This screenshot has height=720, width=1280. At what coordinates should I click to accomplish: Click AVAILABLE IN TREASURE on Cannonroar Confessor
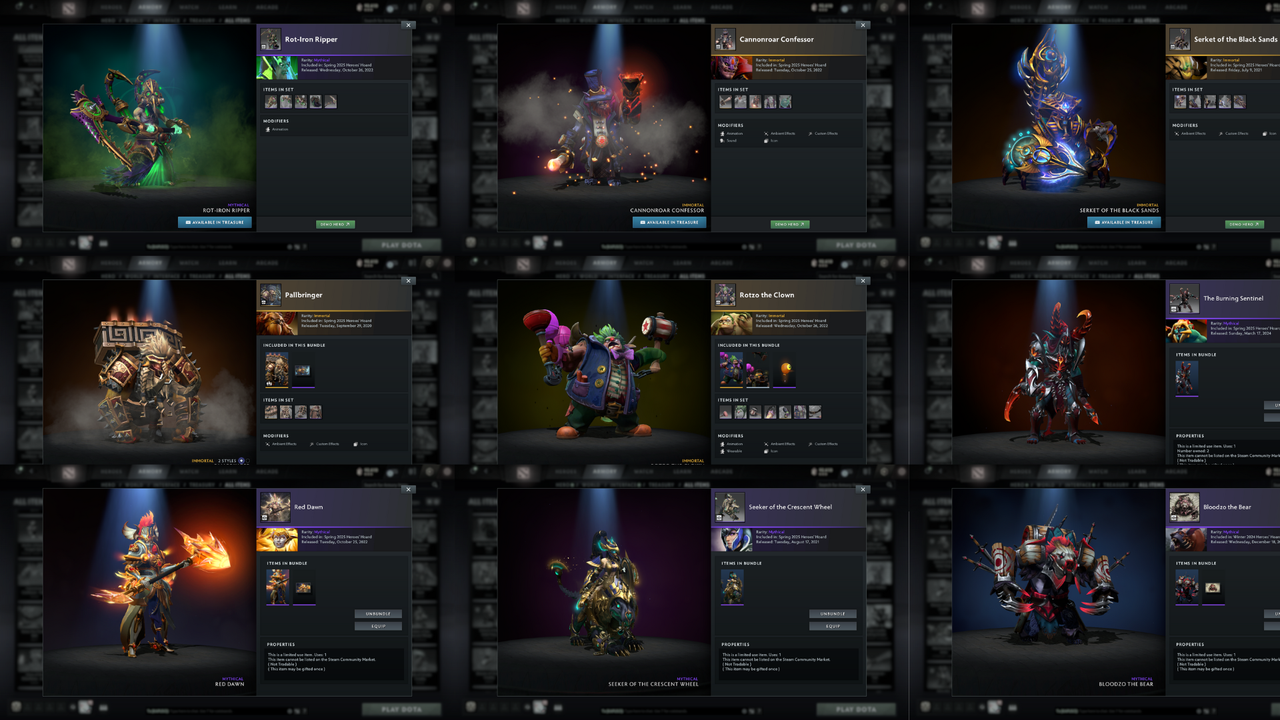pyautogui.click(x=669, y=222)
